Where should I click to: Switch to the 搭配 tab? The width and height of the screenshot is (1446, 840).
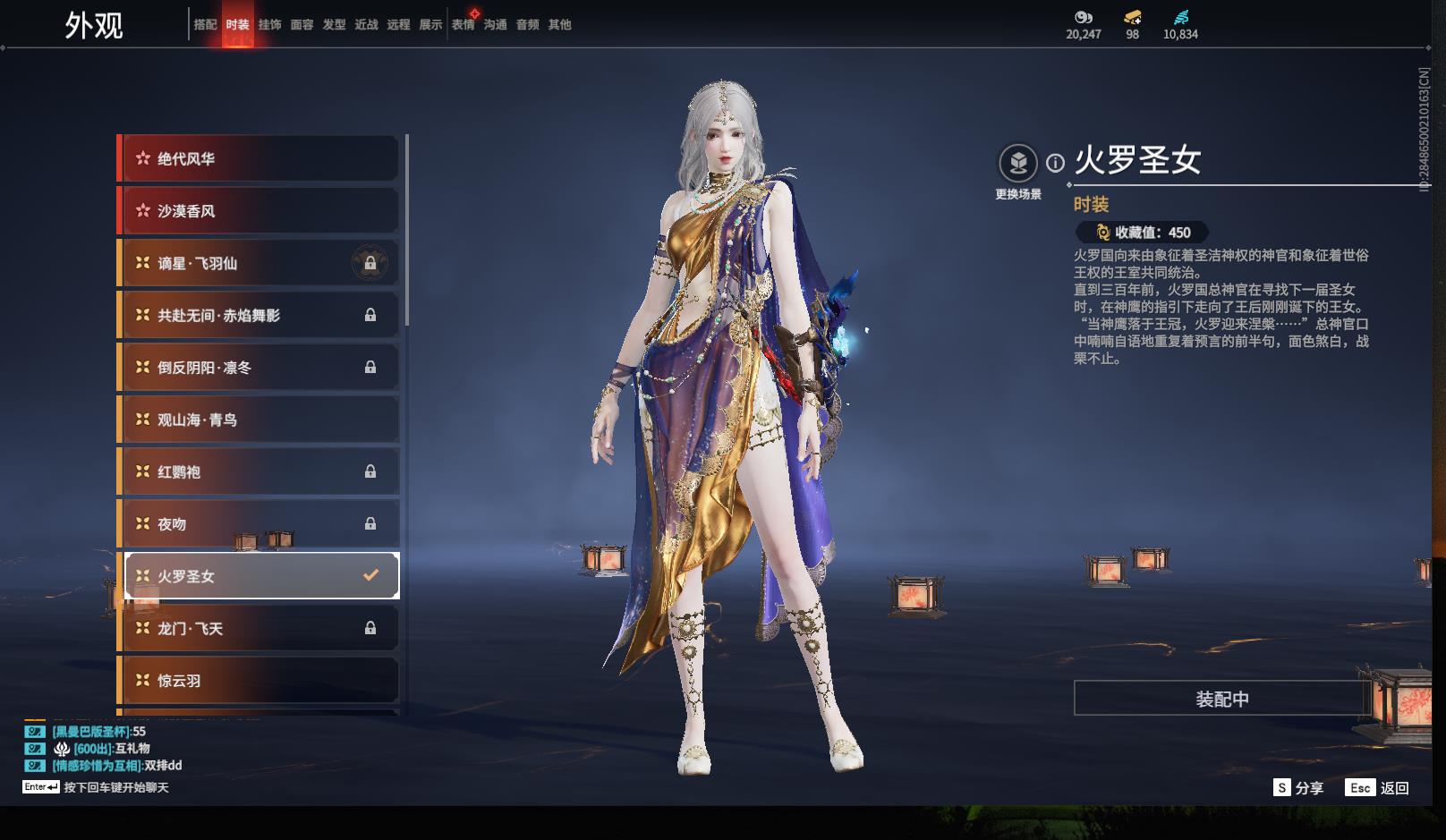pos(205,25)
